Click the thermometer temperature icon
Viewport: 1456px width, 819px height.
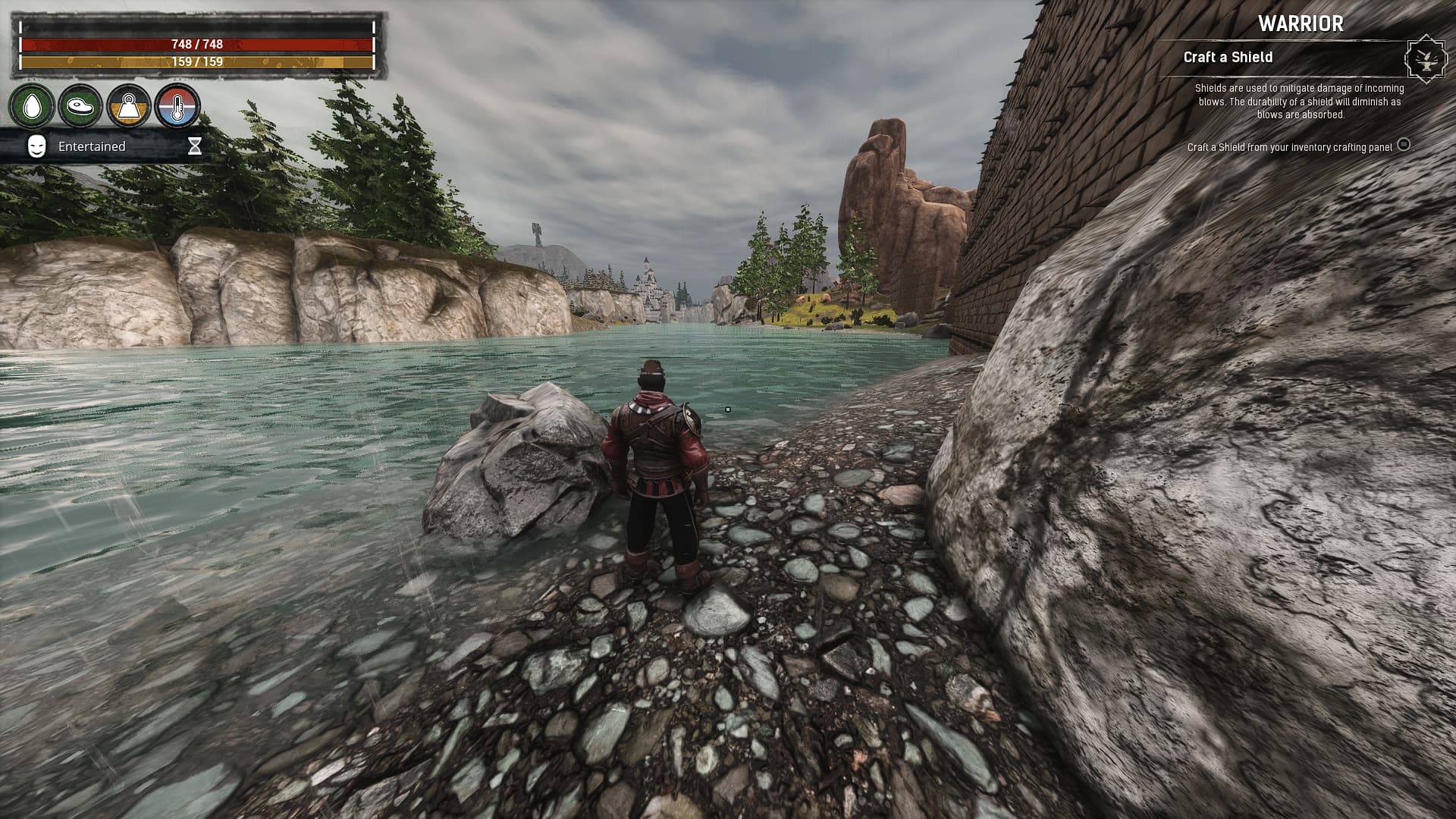[x=177, y=105]
